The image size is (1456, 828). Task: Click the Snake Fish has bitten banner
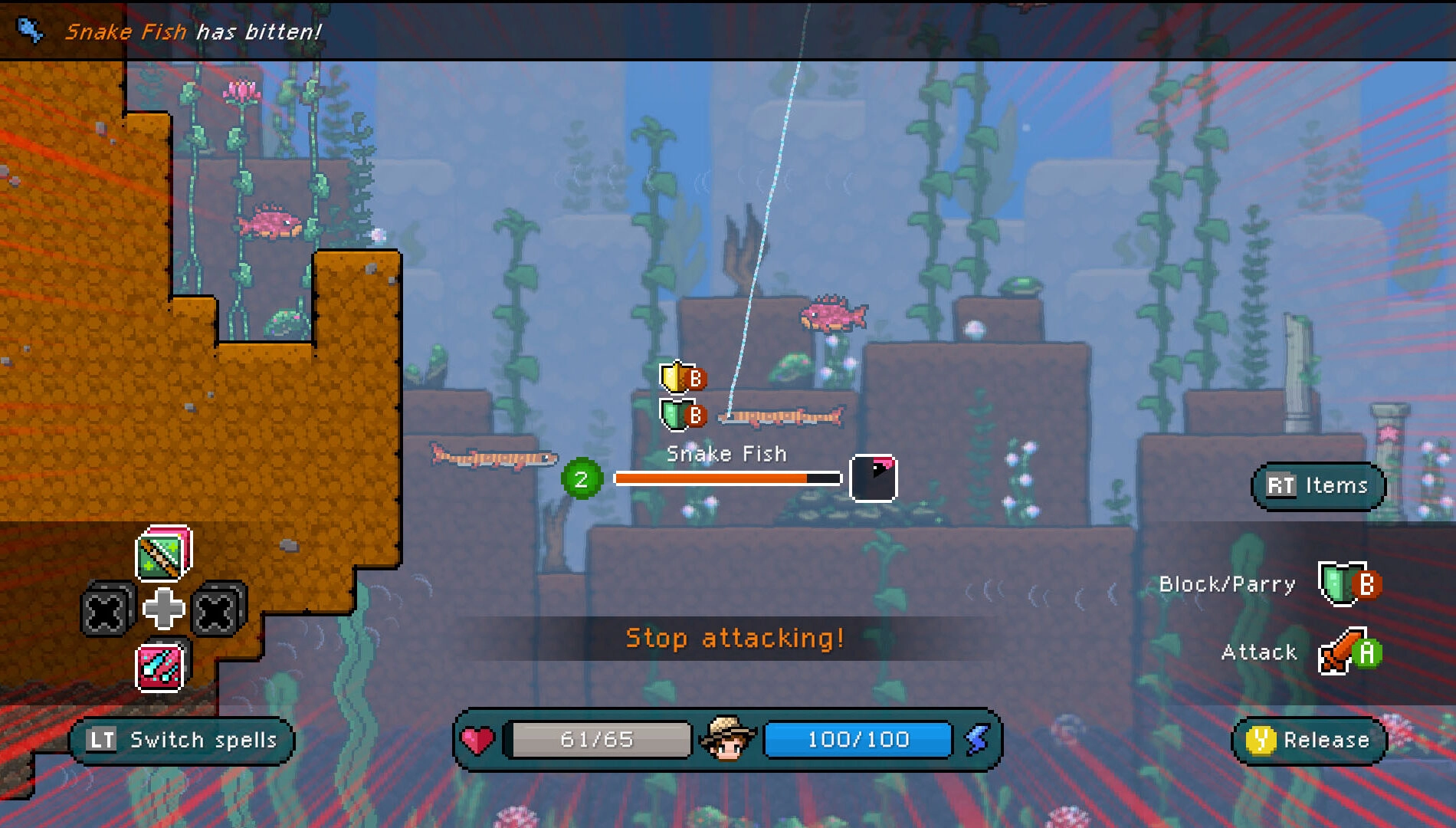[x=192, y=31]
